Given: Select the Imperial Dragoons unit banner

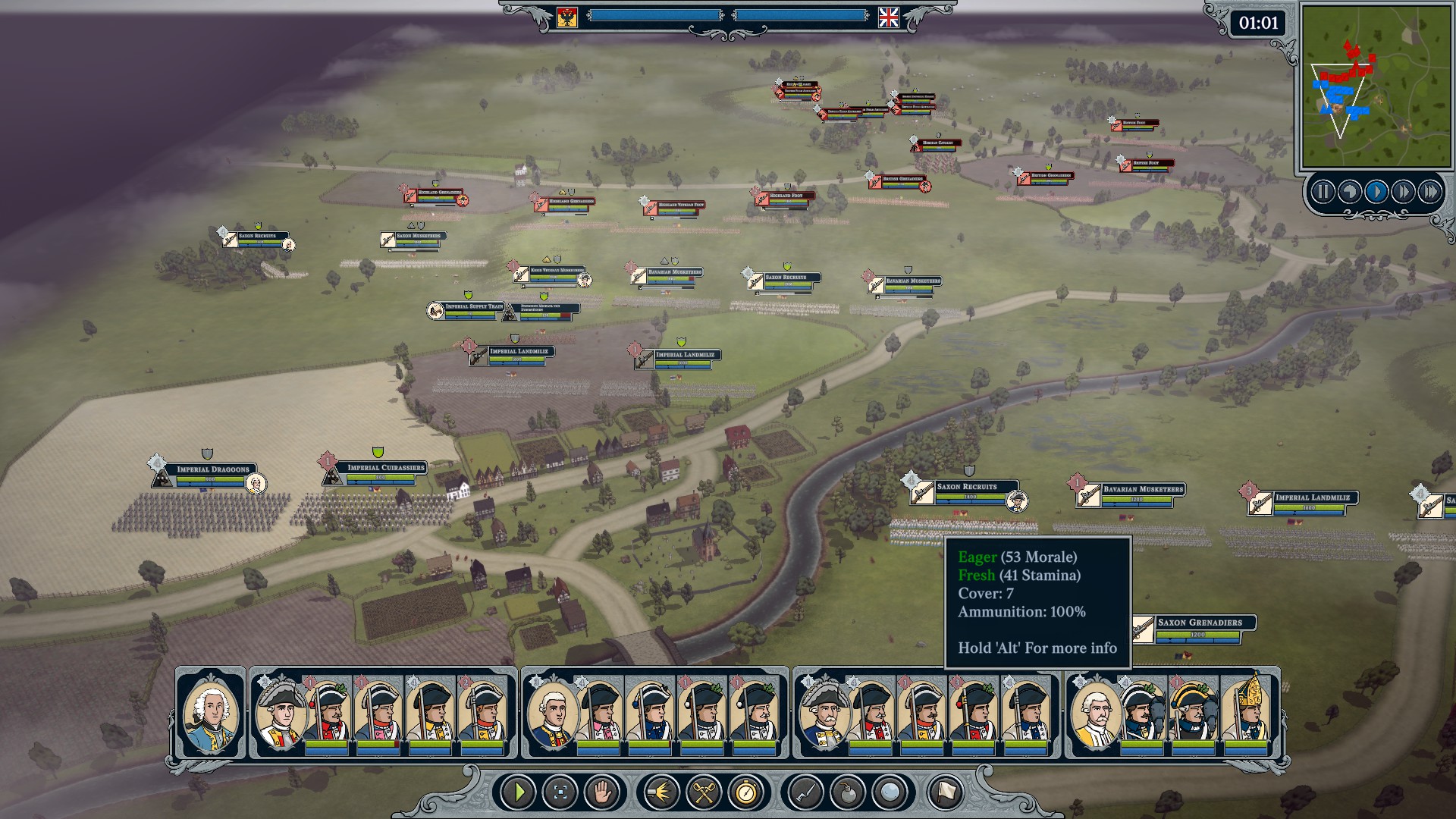Looking at the screenshot, I should tap(212, 469).
